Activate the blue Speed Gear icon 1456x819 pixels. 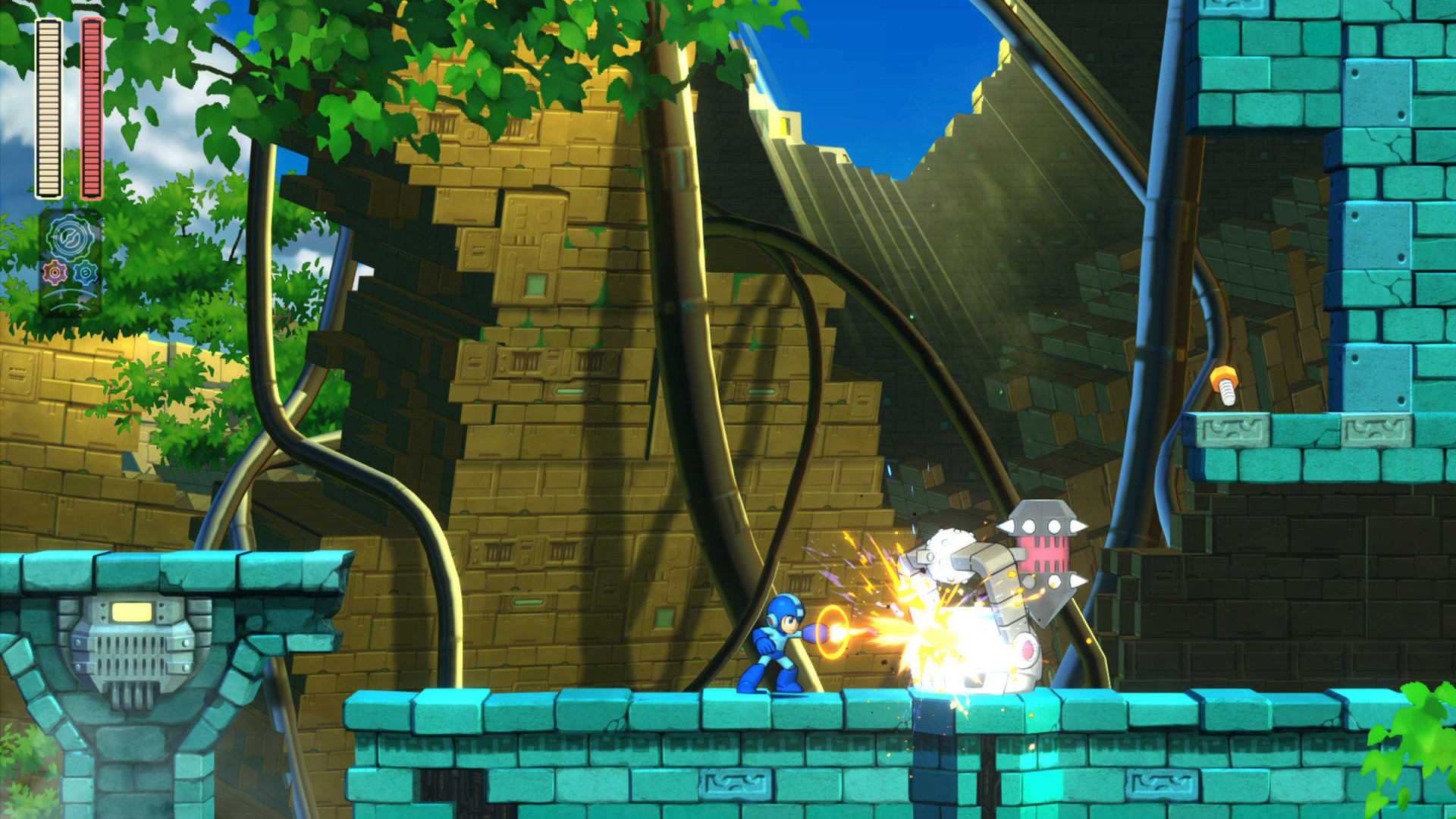pyautogui.click(x=86, y=272)
